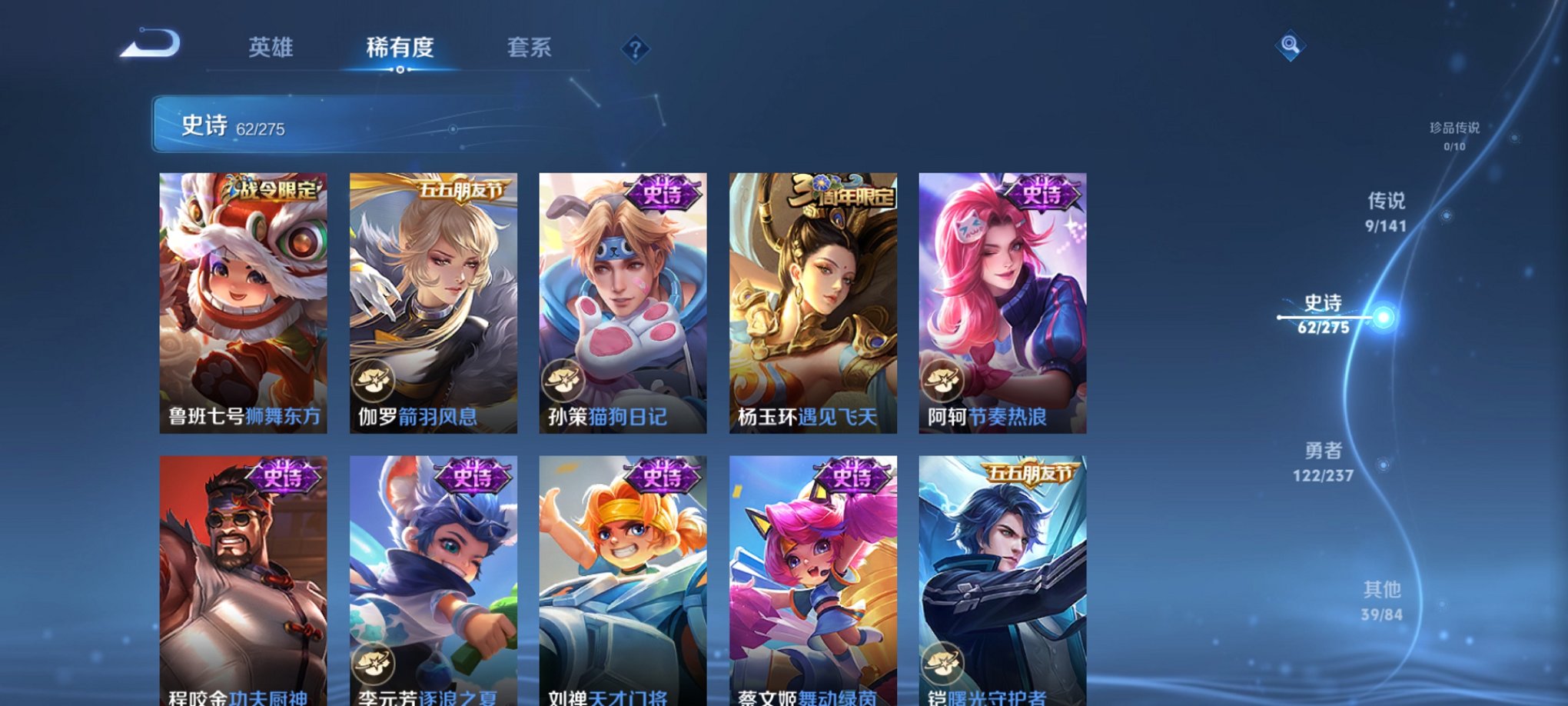Click the question mark help icon

click(634, 50)
